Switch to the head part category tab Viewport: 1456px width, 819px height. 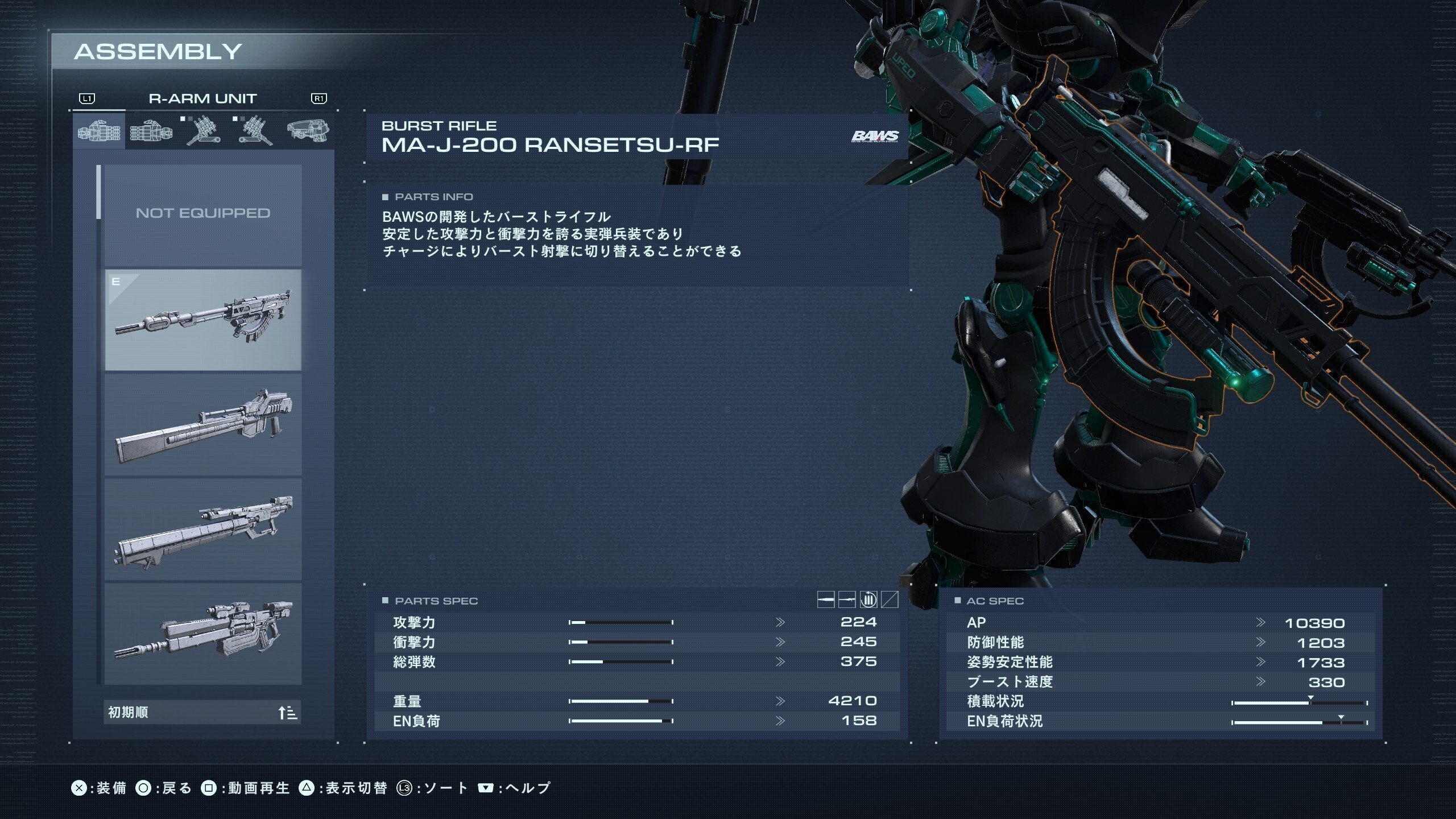[307, 130]
